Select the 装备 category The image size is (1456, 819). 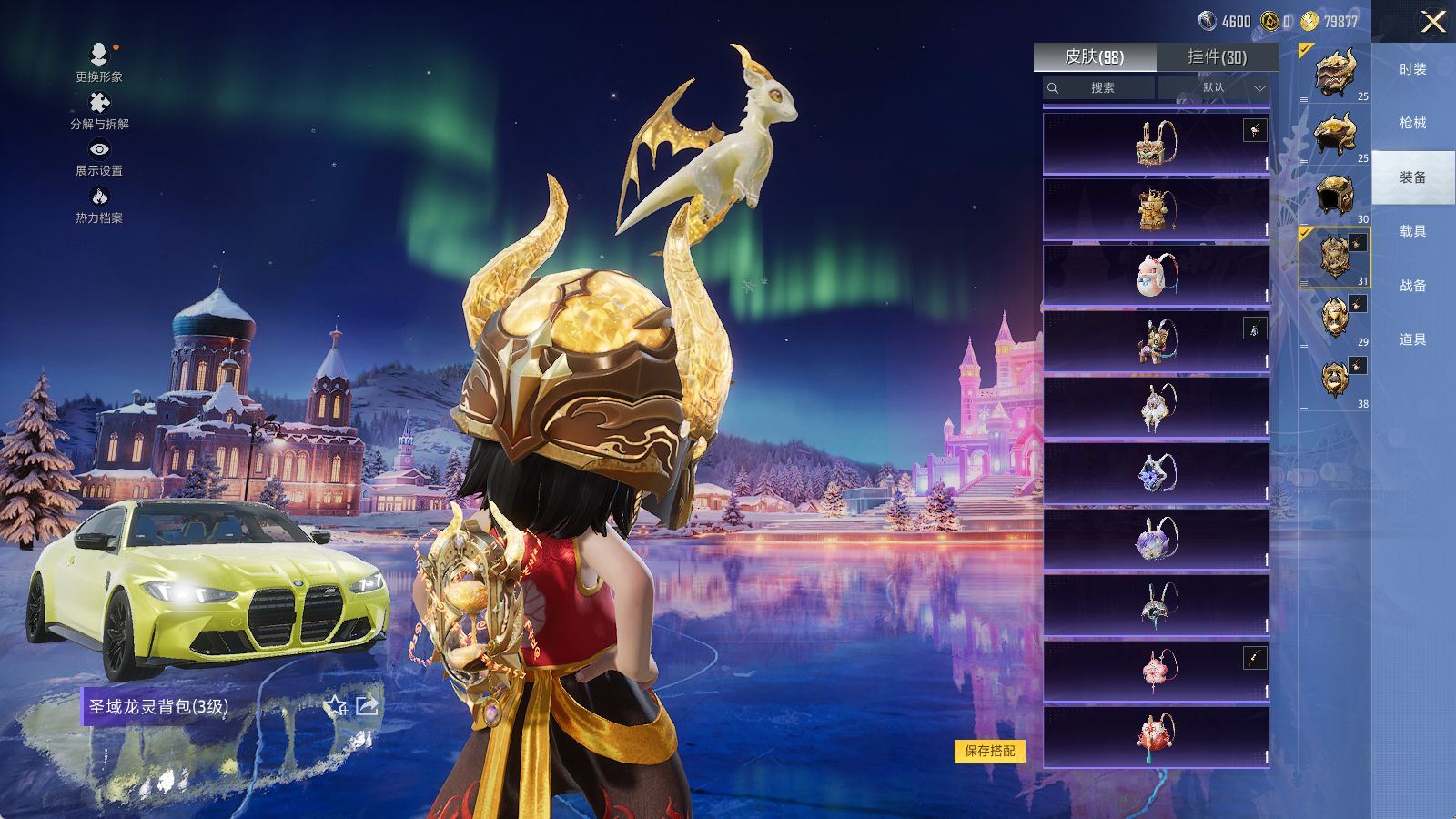click(1412, 177)
